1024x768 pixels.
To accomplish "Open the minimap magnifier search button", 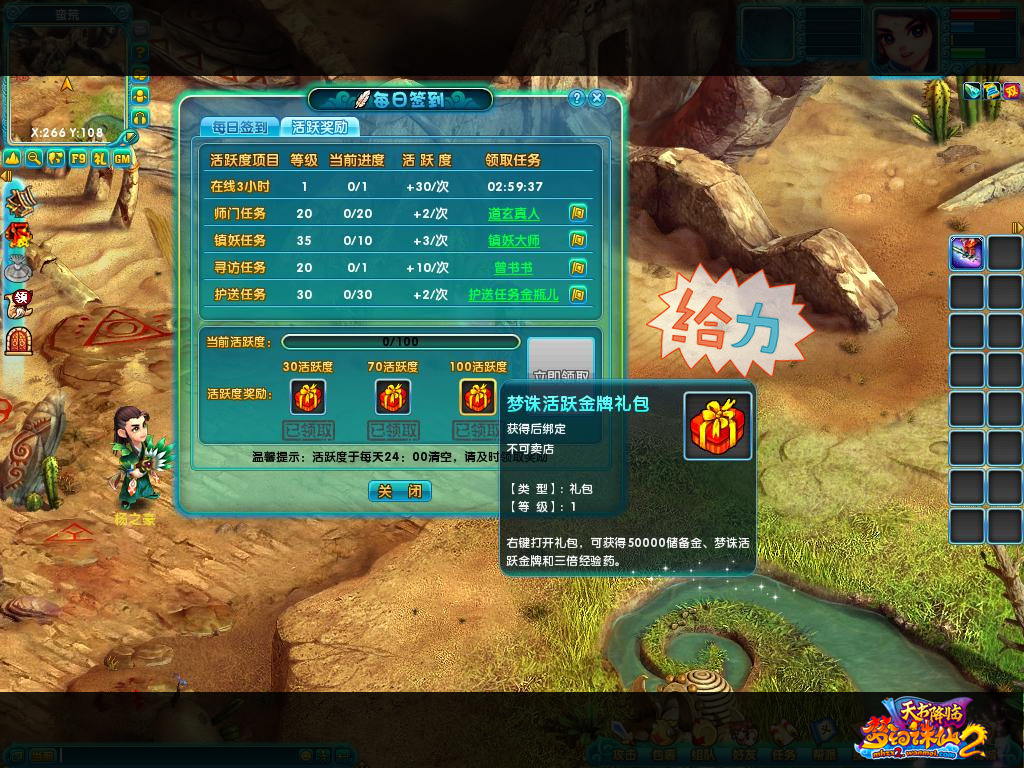I will (x=35, y=158).
